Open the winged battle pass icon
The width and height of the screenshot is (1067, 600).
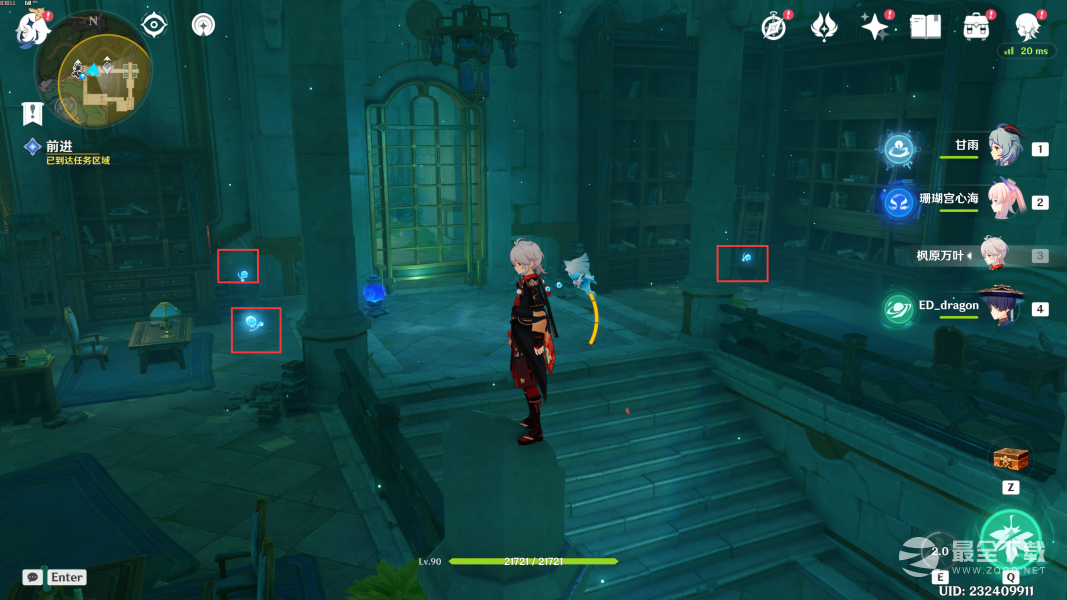tap(825, 27)
